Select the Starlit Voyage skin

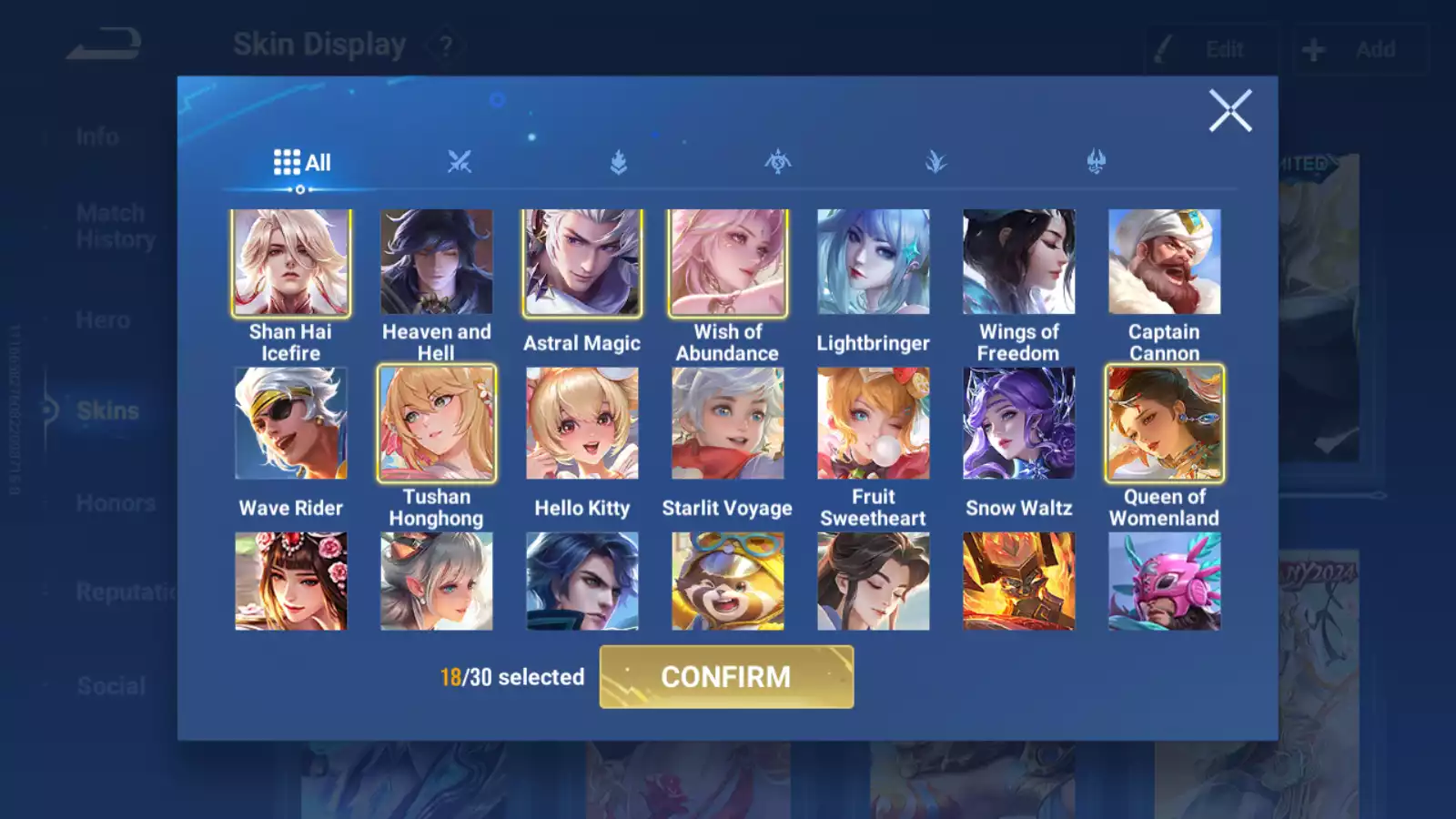[x=727, y=423]
